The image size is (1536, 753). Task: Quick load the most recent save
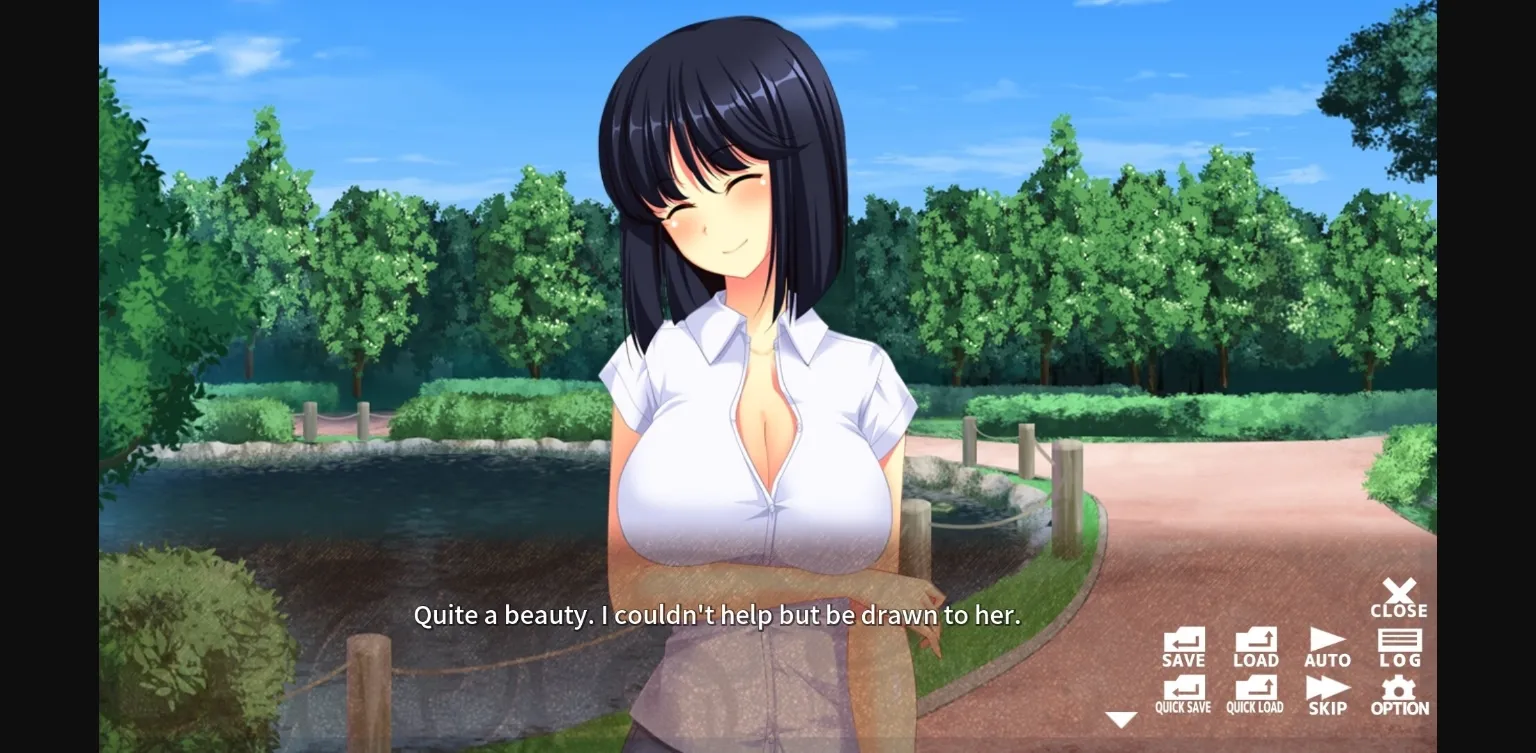1256,692
